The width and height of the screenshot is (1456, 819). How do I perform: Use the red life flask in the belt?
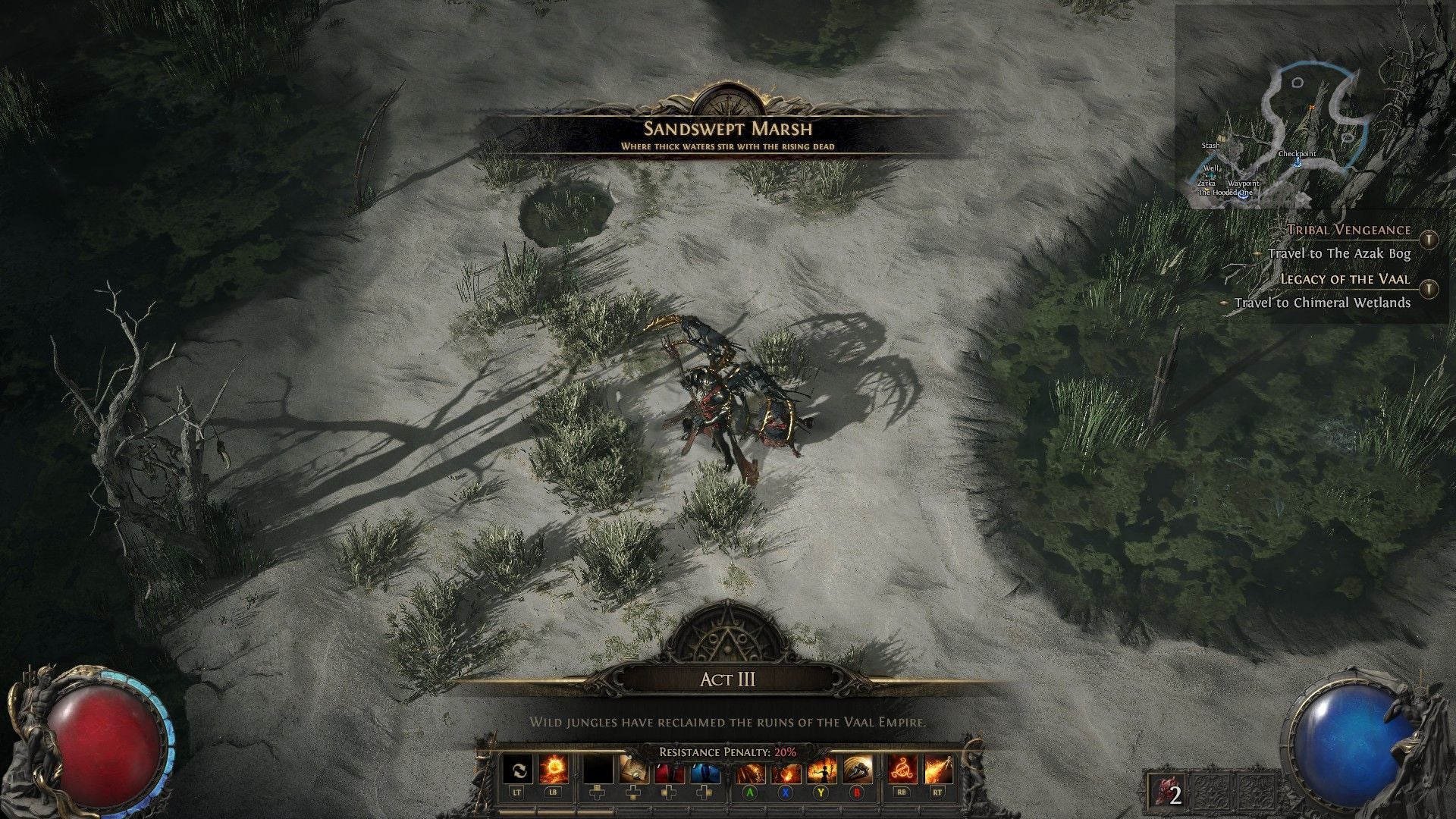(x=671, y=770)
